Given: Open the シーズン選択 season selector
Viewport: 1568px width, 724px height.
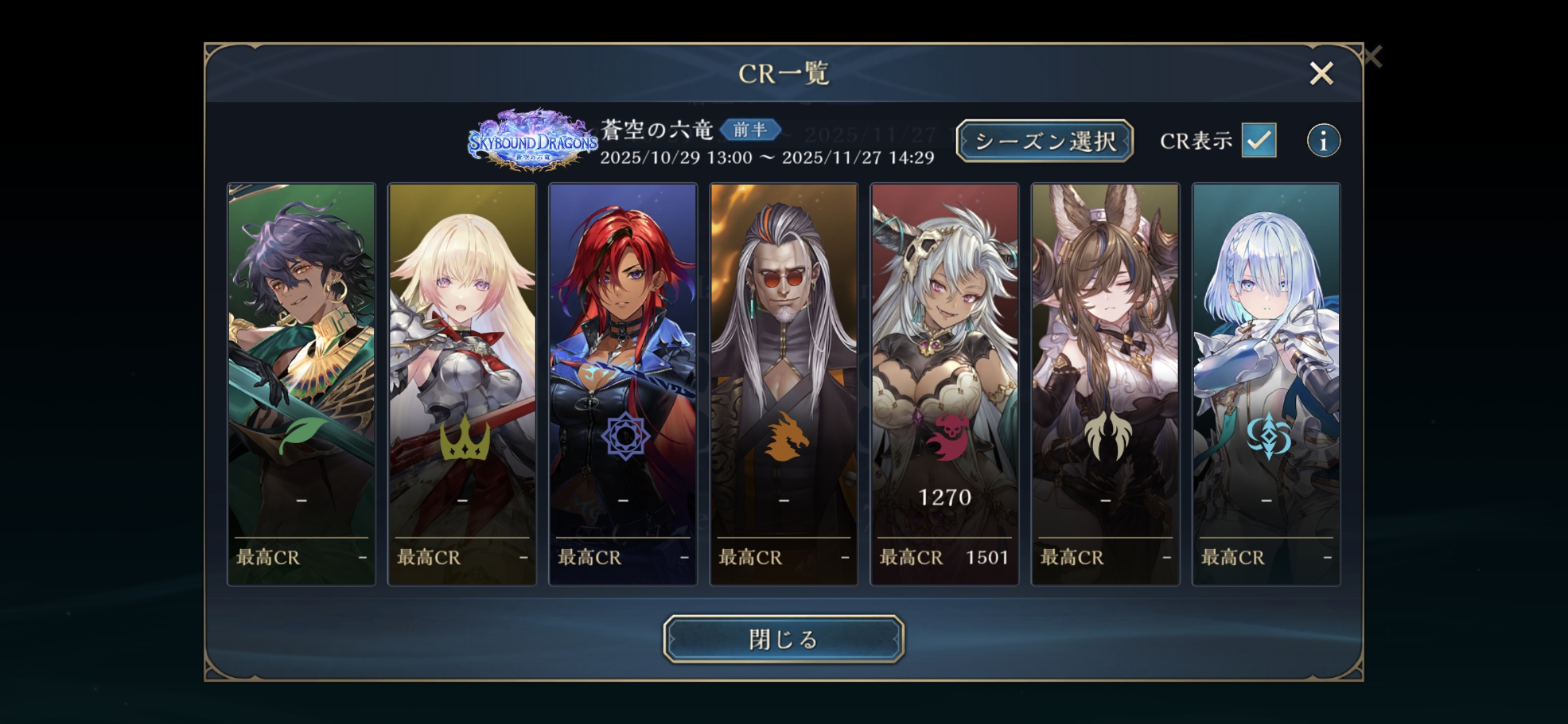Looking at the screenshot, I should tap(1044, 141).
